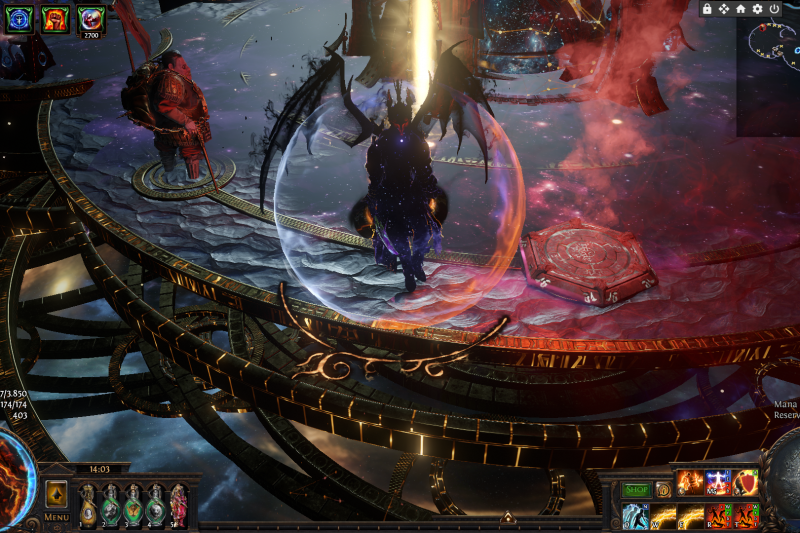Select the red figure skill bound to R
The height and width of the screenshot is (533, 800).
[x=718, y=516]
